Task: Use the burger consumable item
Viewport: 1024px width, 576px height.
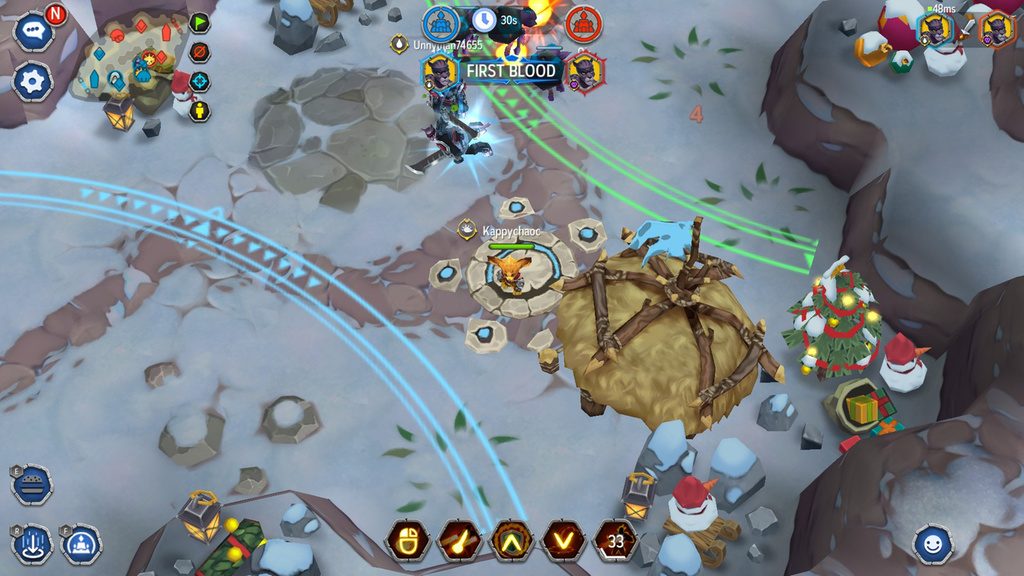Action: pyautogui.click(x=32, y=484)
